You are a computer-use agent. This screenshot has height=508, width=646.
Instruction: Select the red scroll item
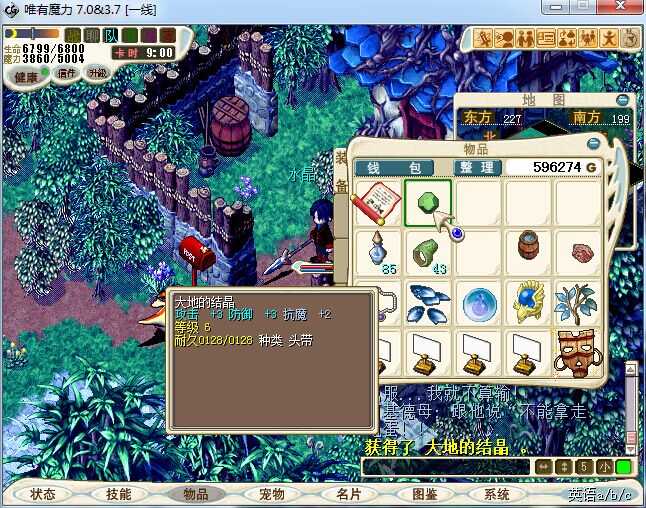377,203
